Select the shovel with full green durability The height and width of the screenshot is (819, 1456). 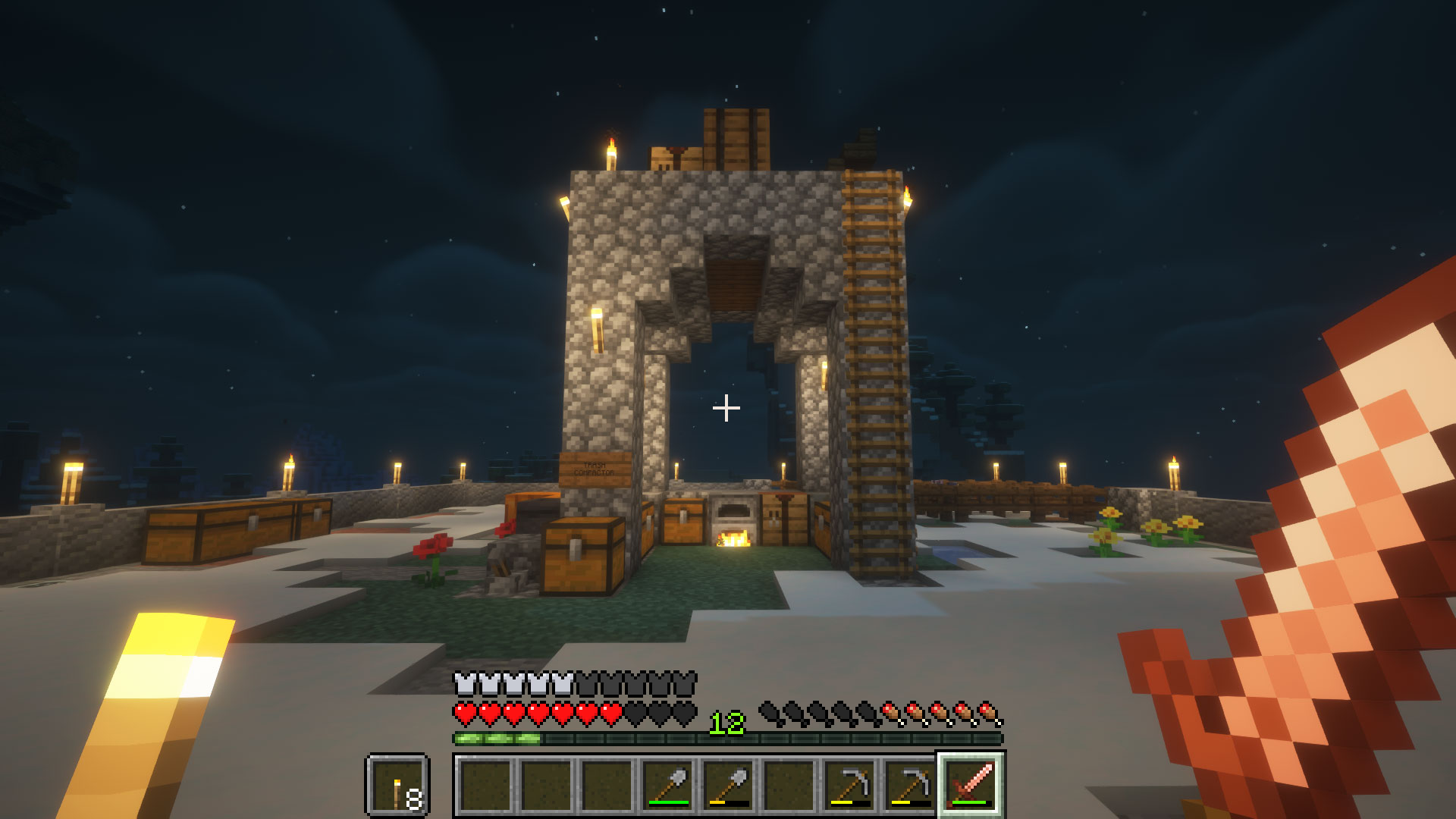[x=668, y=784]
